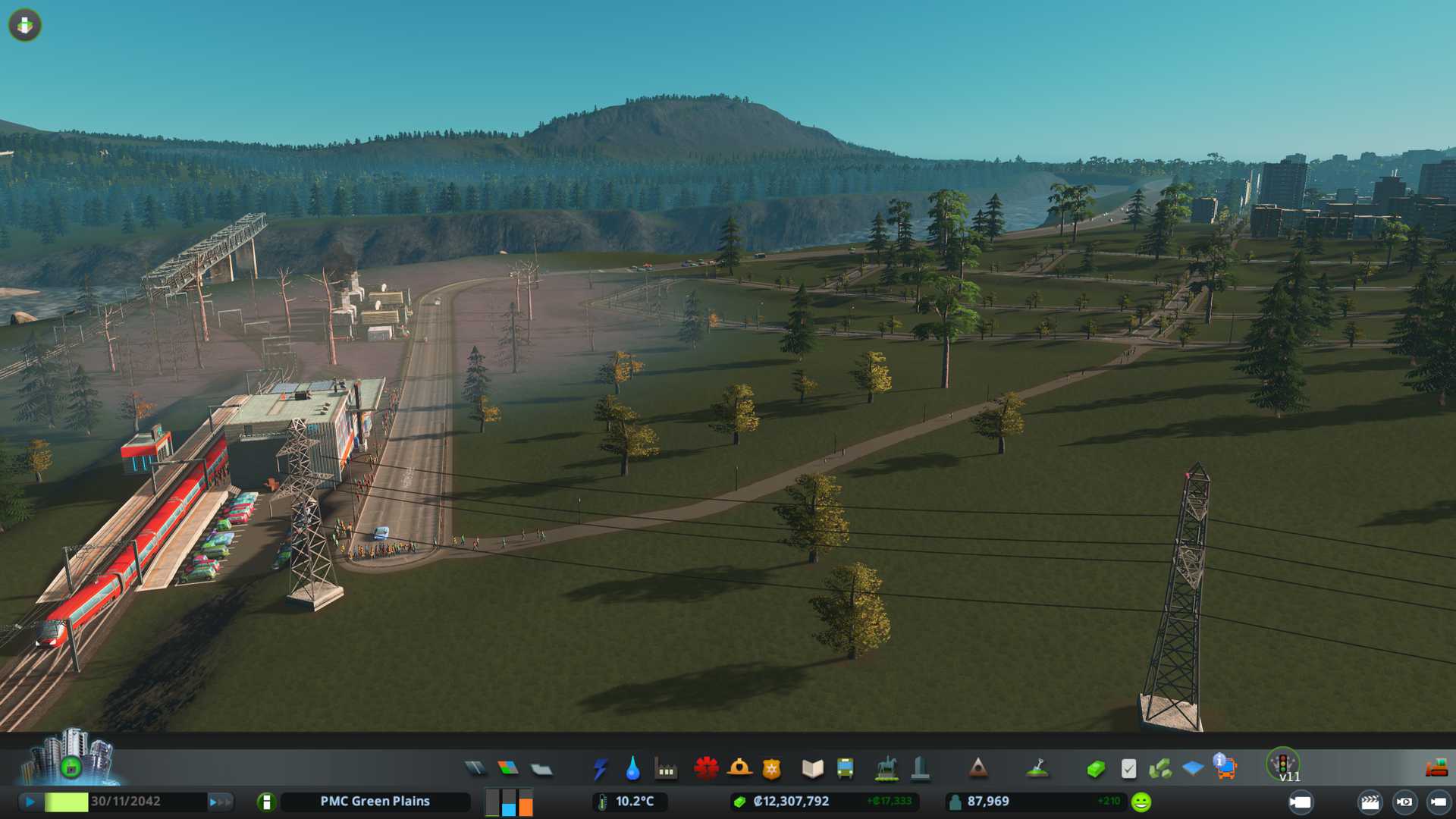The height and width of the screenshot is (819, 1456).
Task: Open the Parks statue menu
Action: click(886, 769)
